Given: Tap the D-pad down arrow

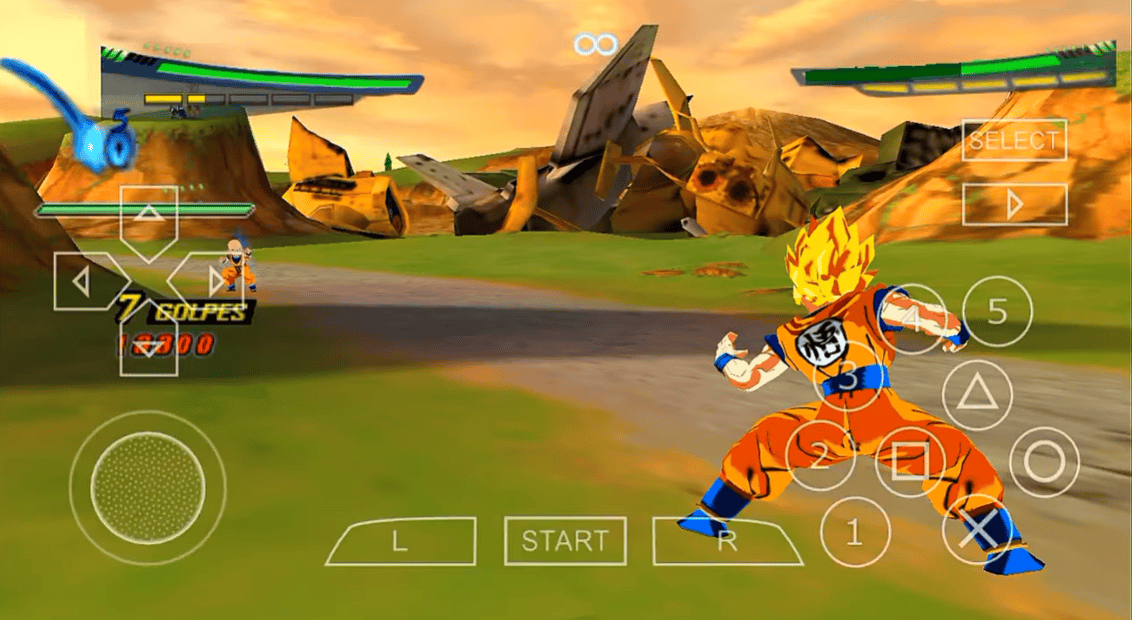Looking at the screenshot, I should coord(148,346).
